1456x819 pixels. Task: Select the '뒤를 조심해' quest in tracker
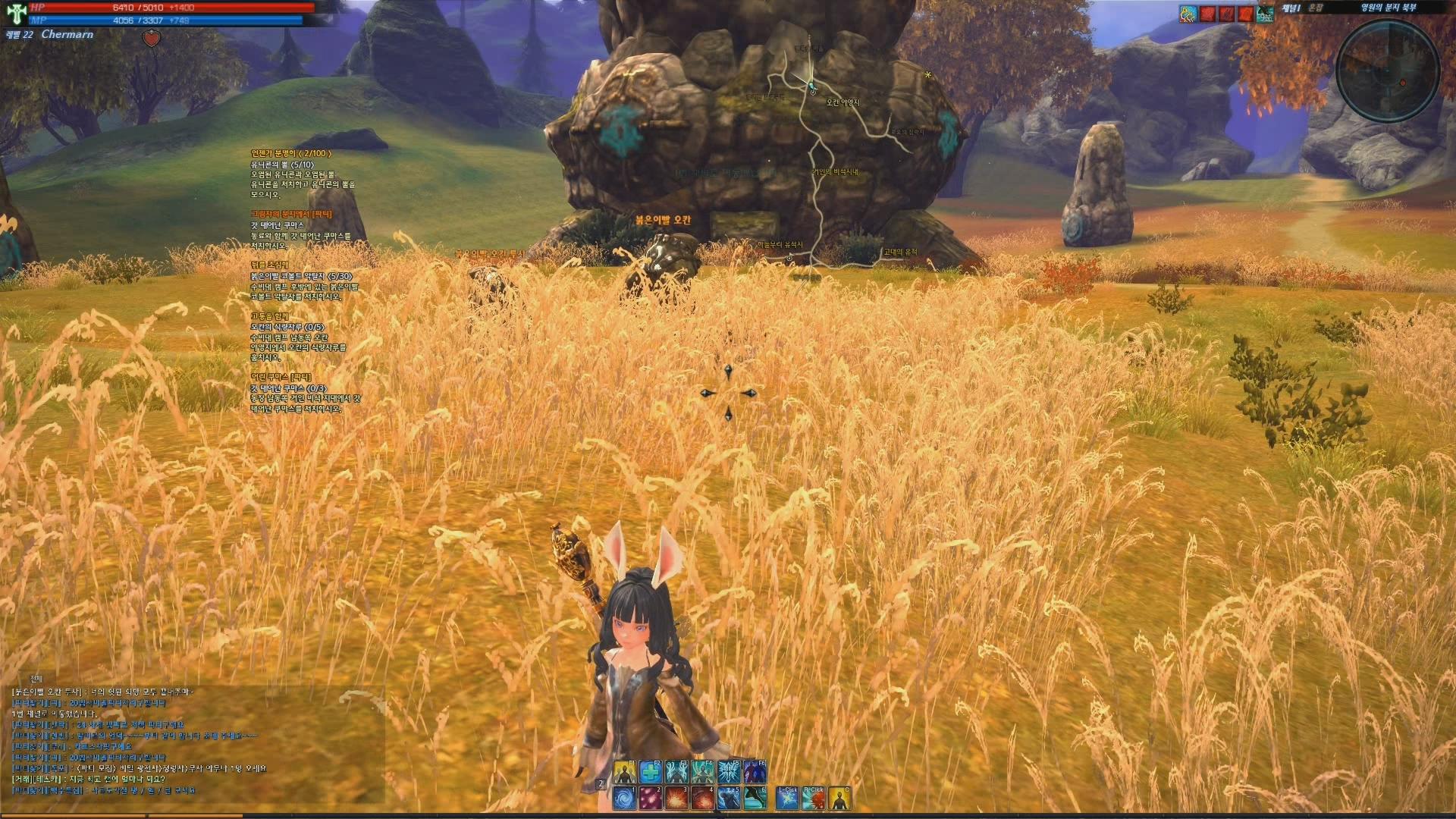click(270, 265)
